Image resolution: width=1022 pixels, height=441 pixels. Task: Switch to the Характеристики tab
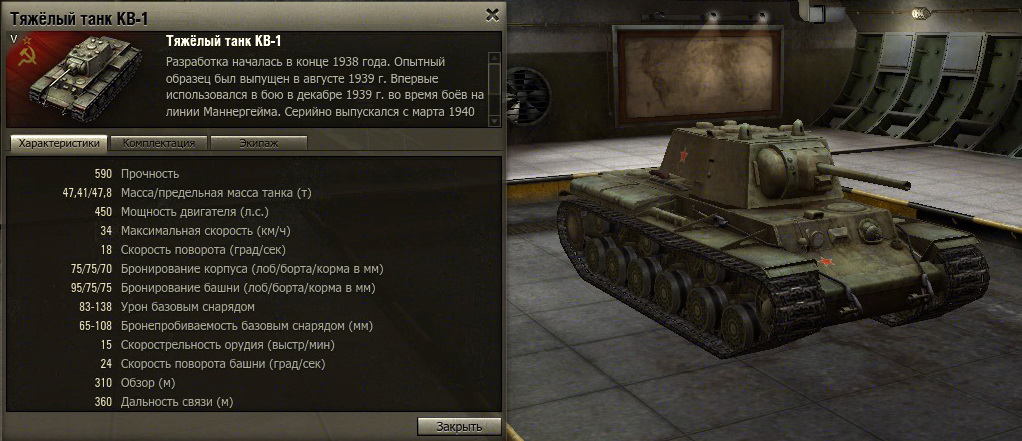(x=60, y=143)
